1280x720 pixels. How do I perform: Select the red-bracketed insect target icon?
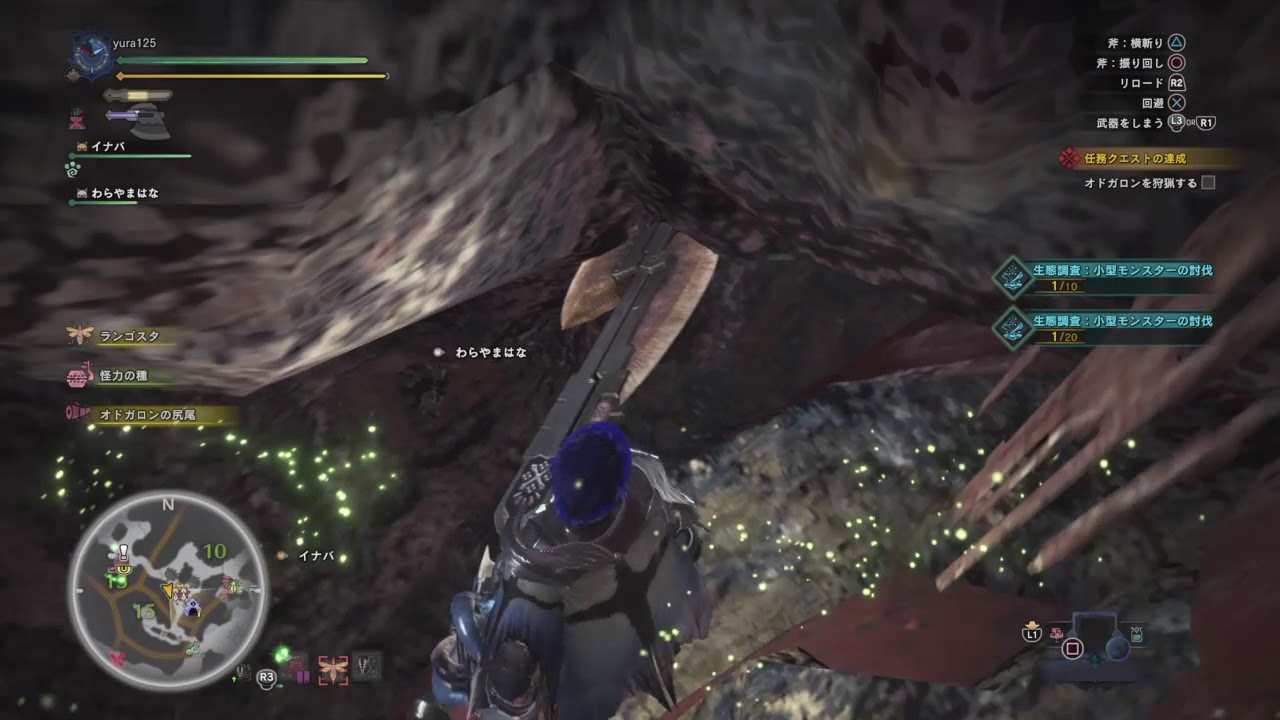[332, 669]
